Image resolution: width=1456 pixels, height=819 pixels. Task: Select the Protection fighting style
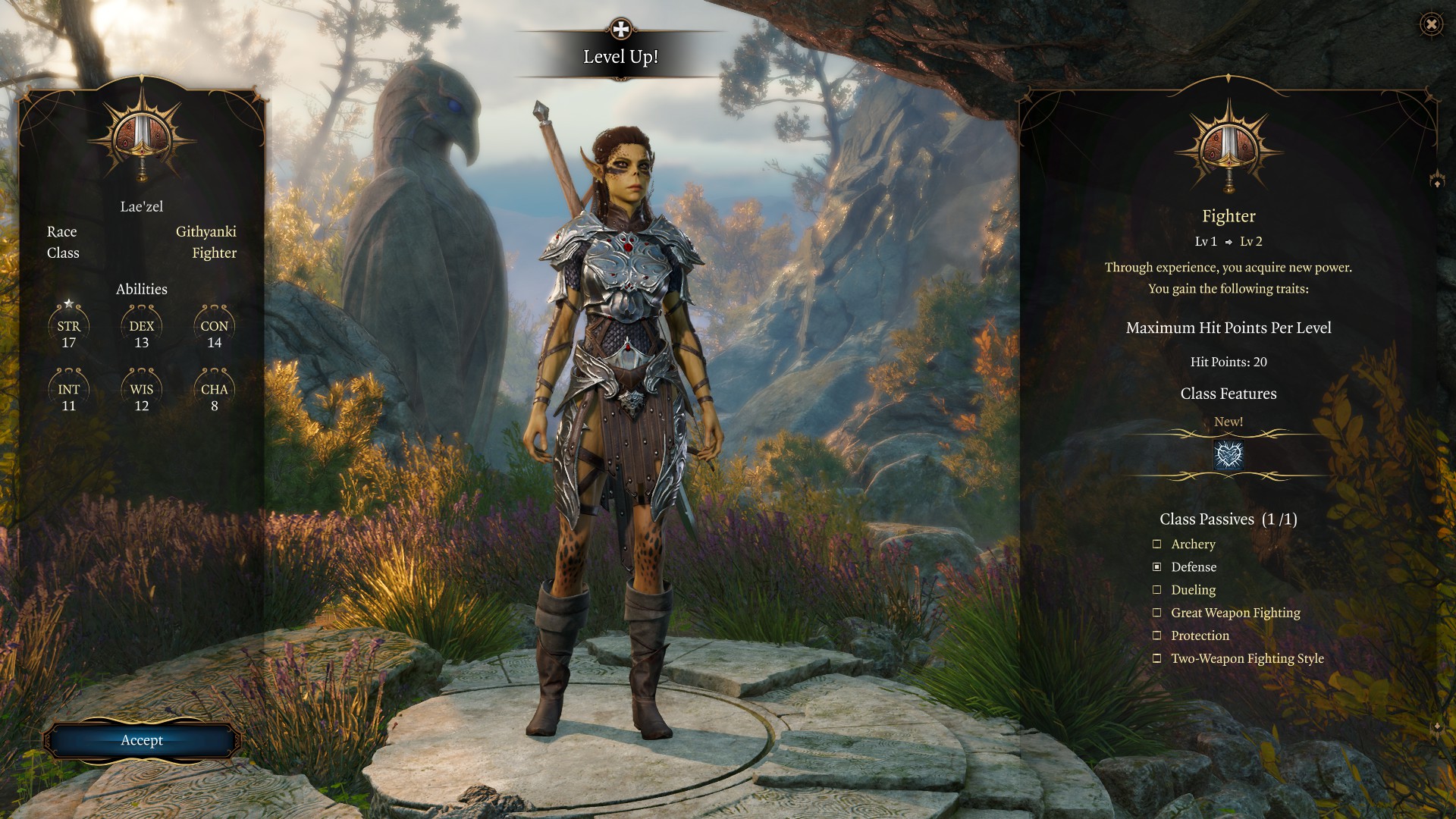(1157, 635)
